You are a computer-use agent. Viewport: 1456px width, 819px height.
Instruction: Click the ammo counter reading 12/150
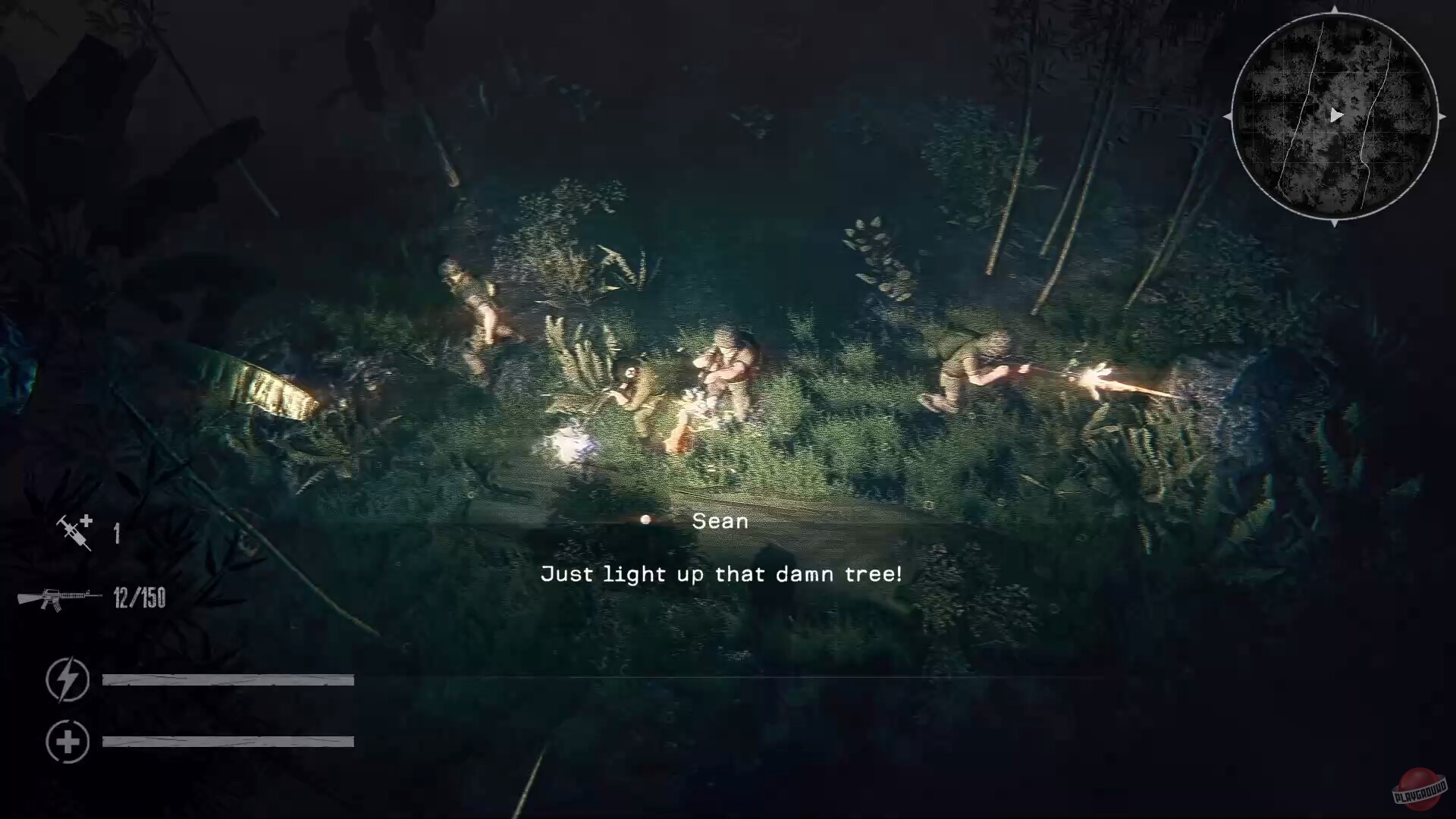click(140, 598)
